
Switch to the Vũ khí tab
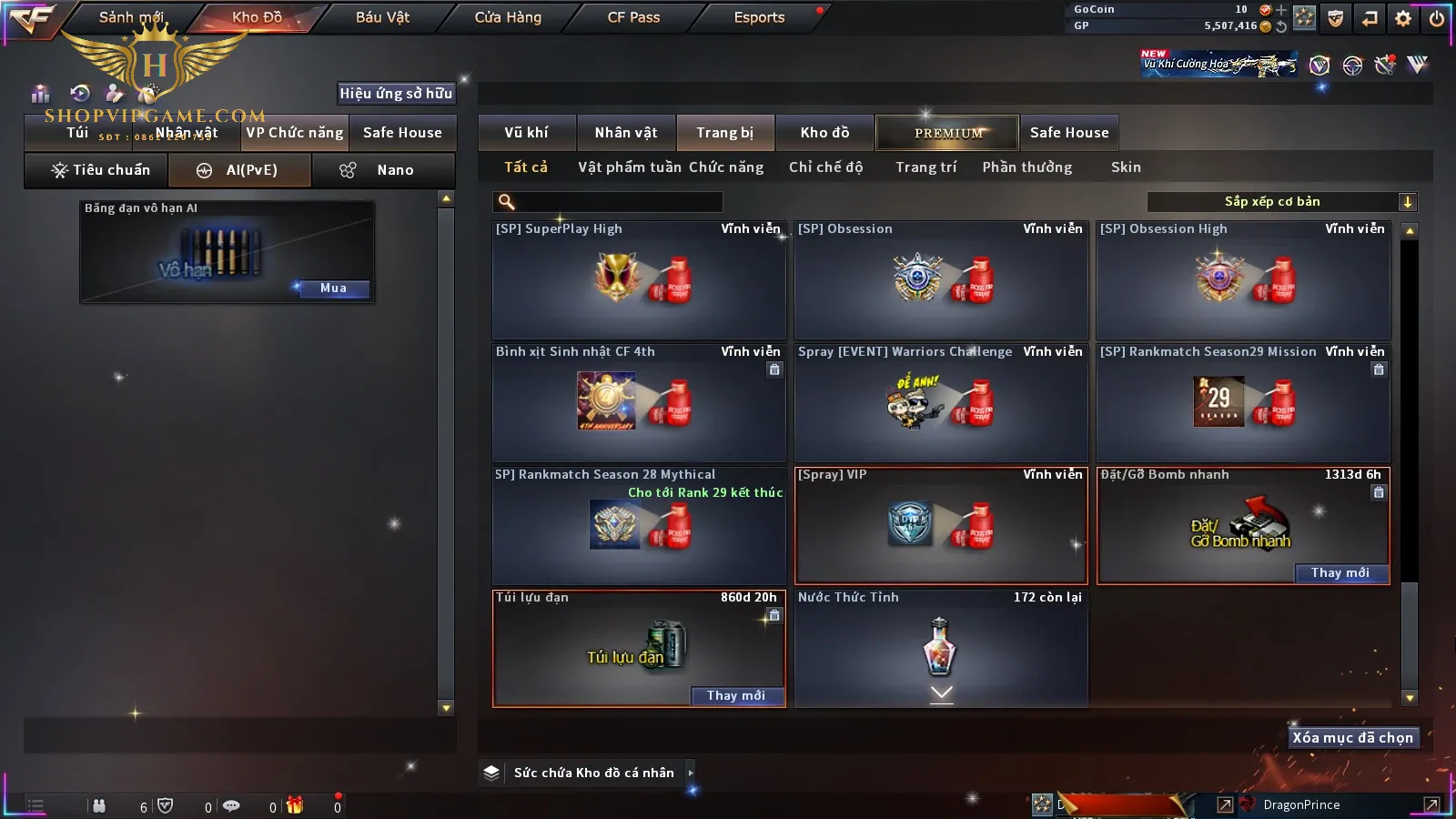[x=526, y=133]
